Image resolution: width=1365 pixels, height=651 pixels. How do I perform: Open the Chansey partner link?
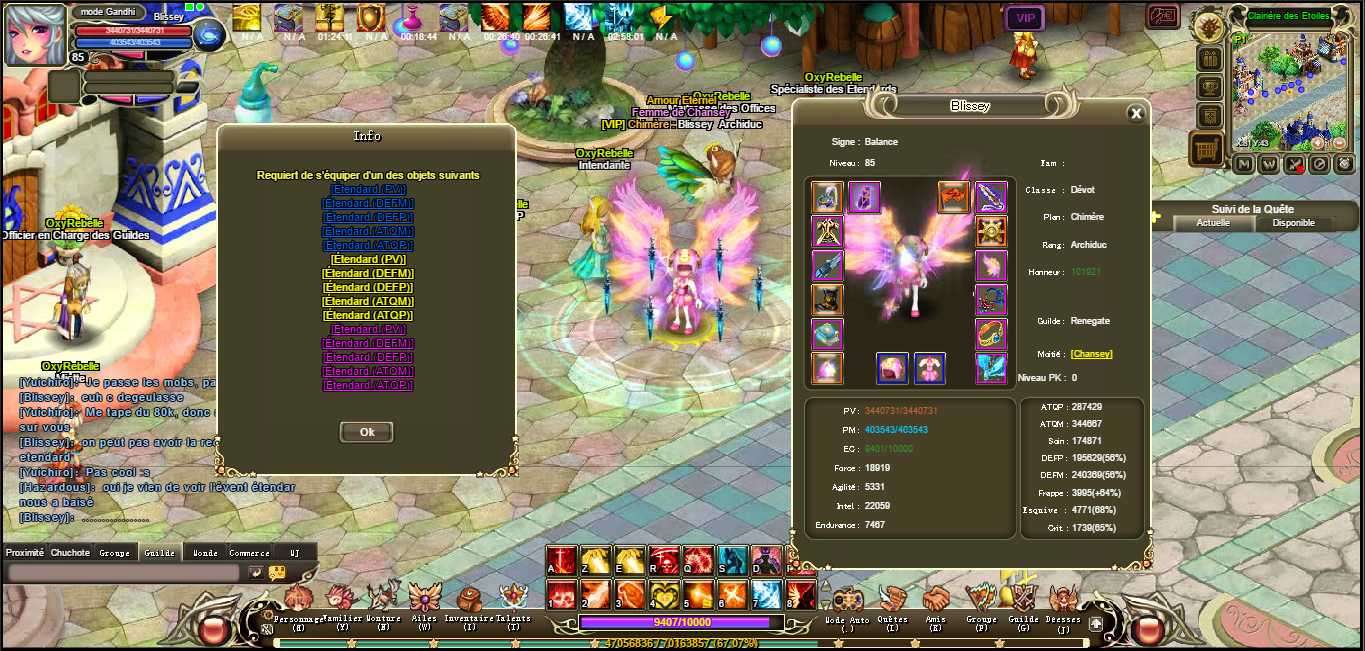[x=1091, y=354]
